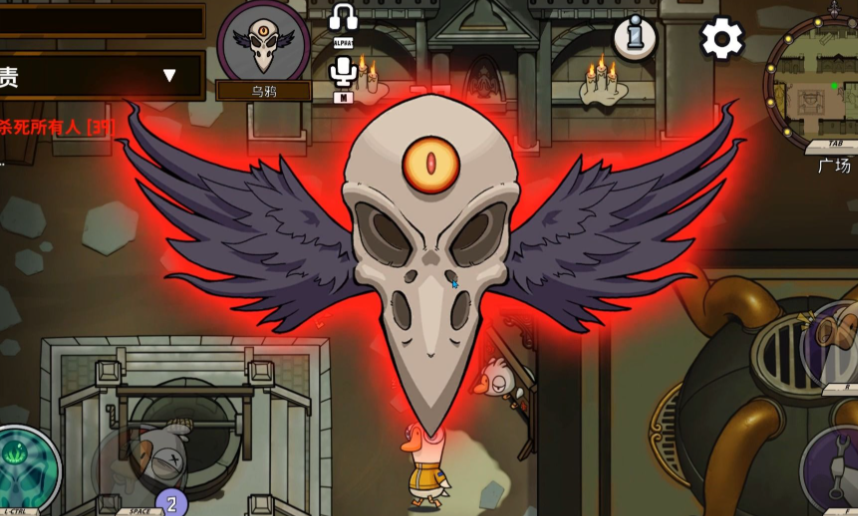This screenshot has height=516, width=858.
Task: Click the round info button
Action: [x=634, y=38]
